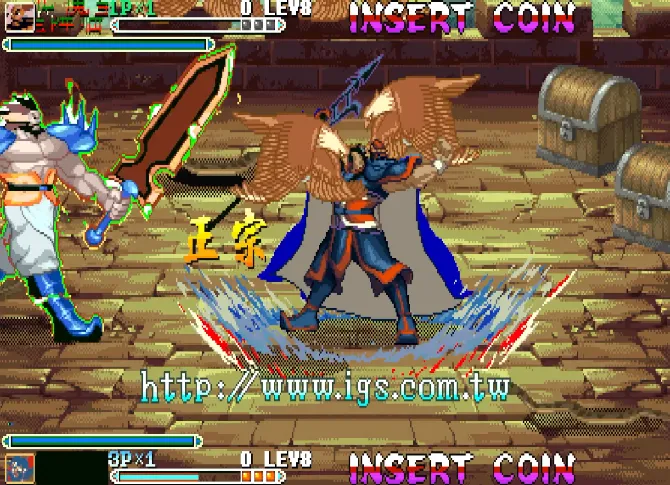Open the www.igs.com.tw web address

325,387
